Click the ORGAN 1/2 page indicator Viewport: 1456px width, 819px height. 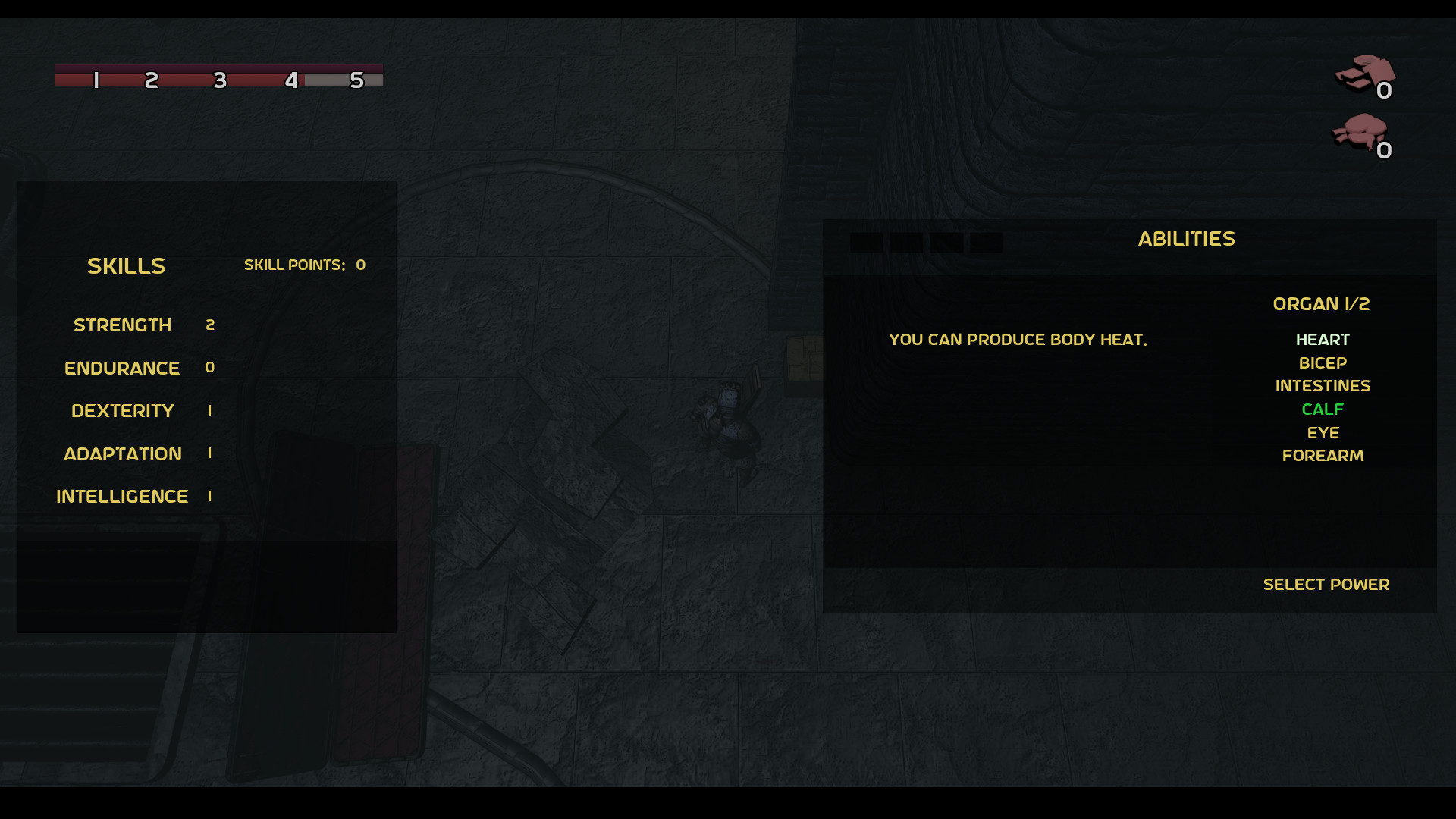(x=1322, y=304)
